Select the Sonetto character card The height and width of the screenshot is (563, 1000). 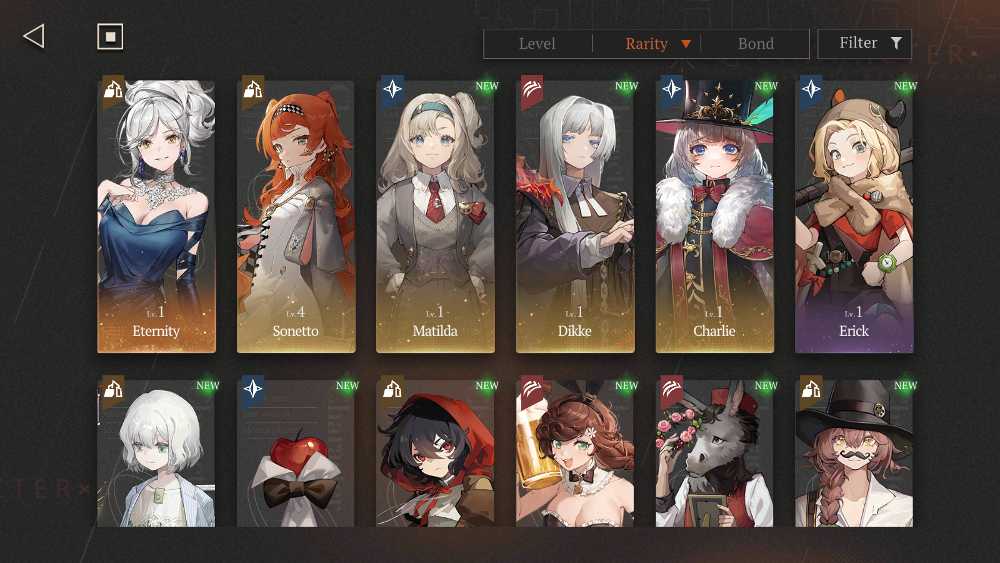[x=296, y=215]
